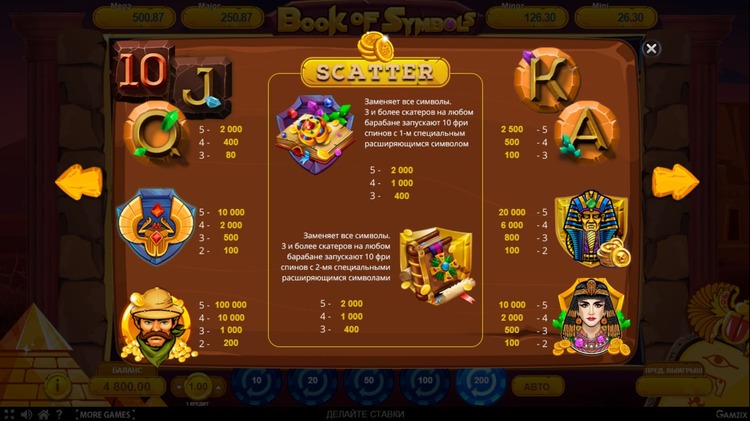The image size is (750, 421).
Task: Open the question mark help
Action: pyautogui.click(x=59, y=414)
